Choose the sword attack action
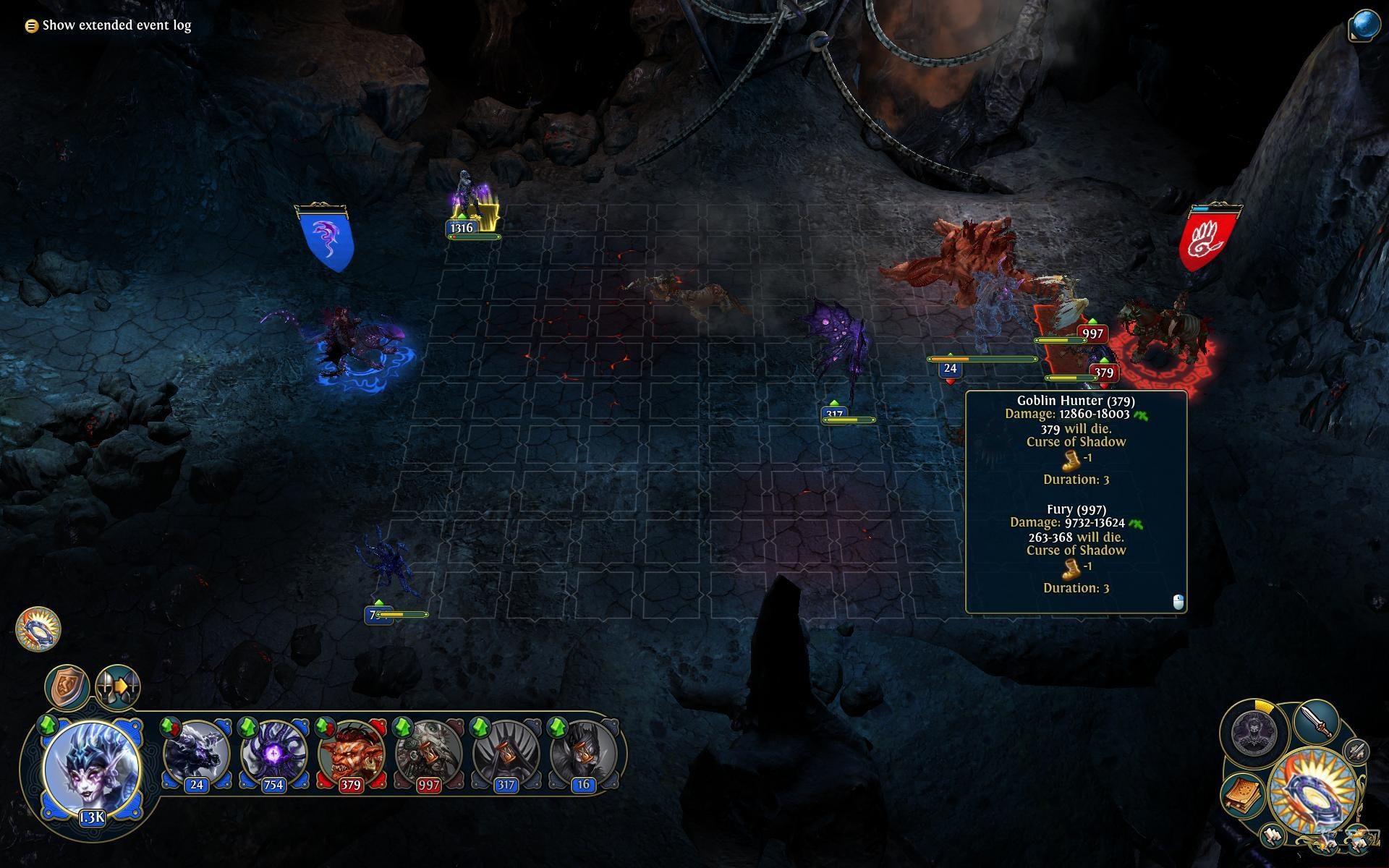This screenshot has width=1389, height=868. coord(1314,722)
